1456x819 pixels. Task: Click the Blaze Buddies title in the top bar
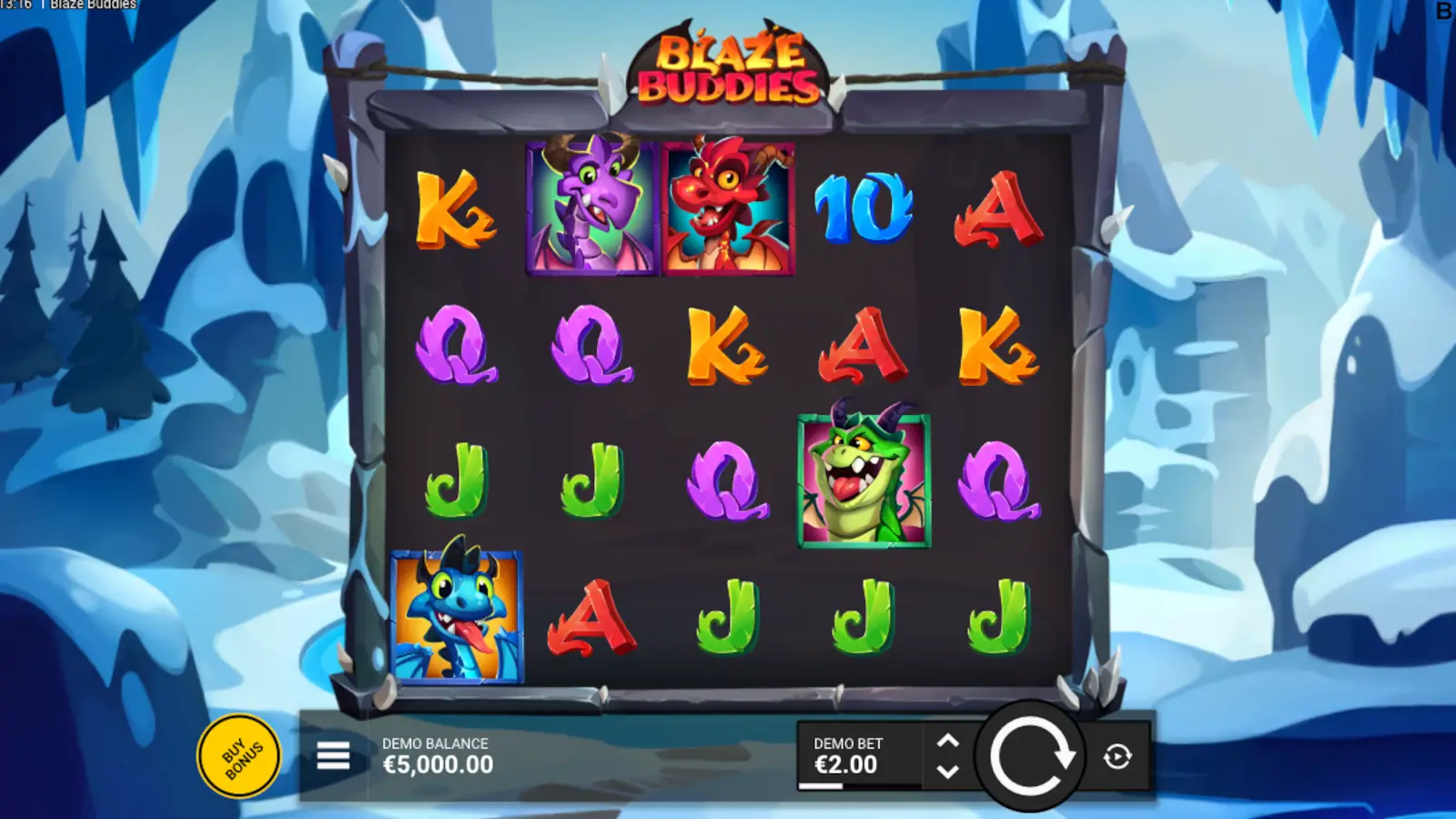[94, 5]
